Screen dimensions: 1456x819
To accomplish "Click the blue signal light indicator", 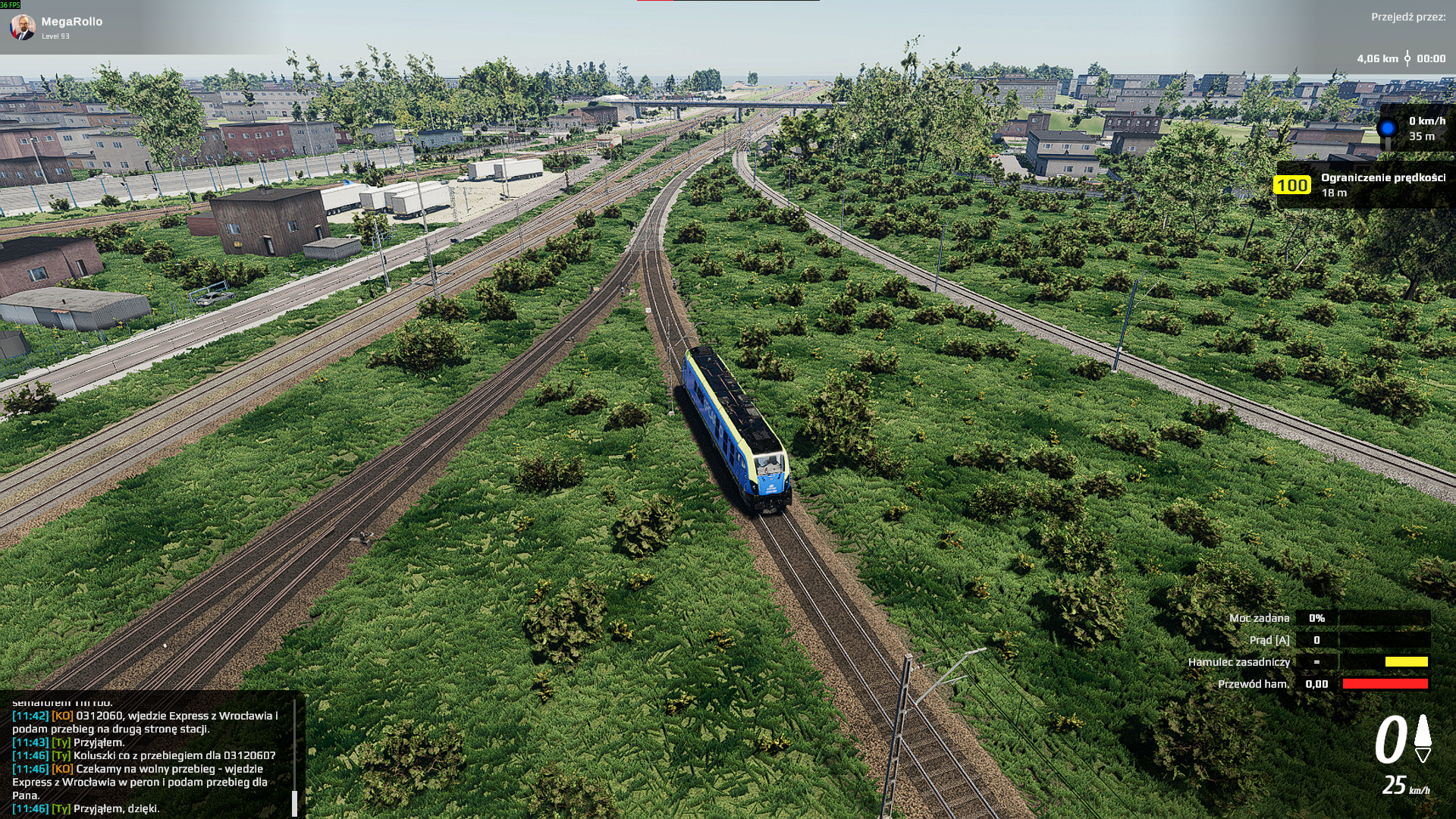I will tap(1387, 128).
